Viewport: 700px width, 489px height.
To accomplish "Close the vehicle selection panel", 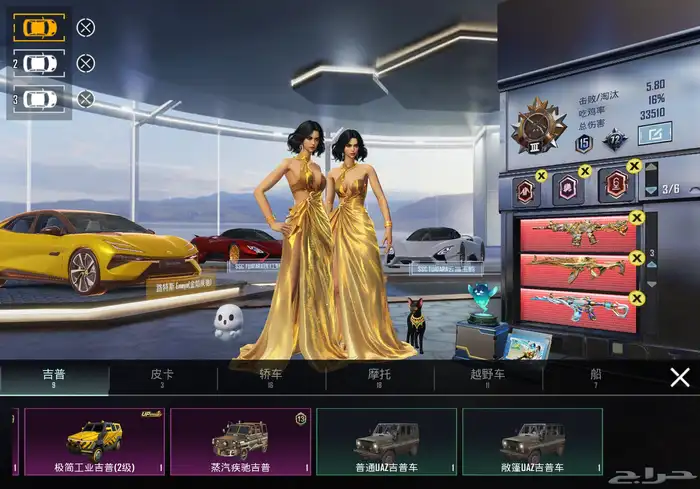I will click(679, 377).
